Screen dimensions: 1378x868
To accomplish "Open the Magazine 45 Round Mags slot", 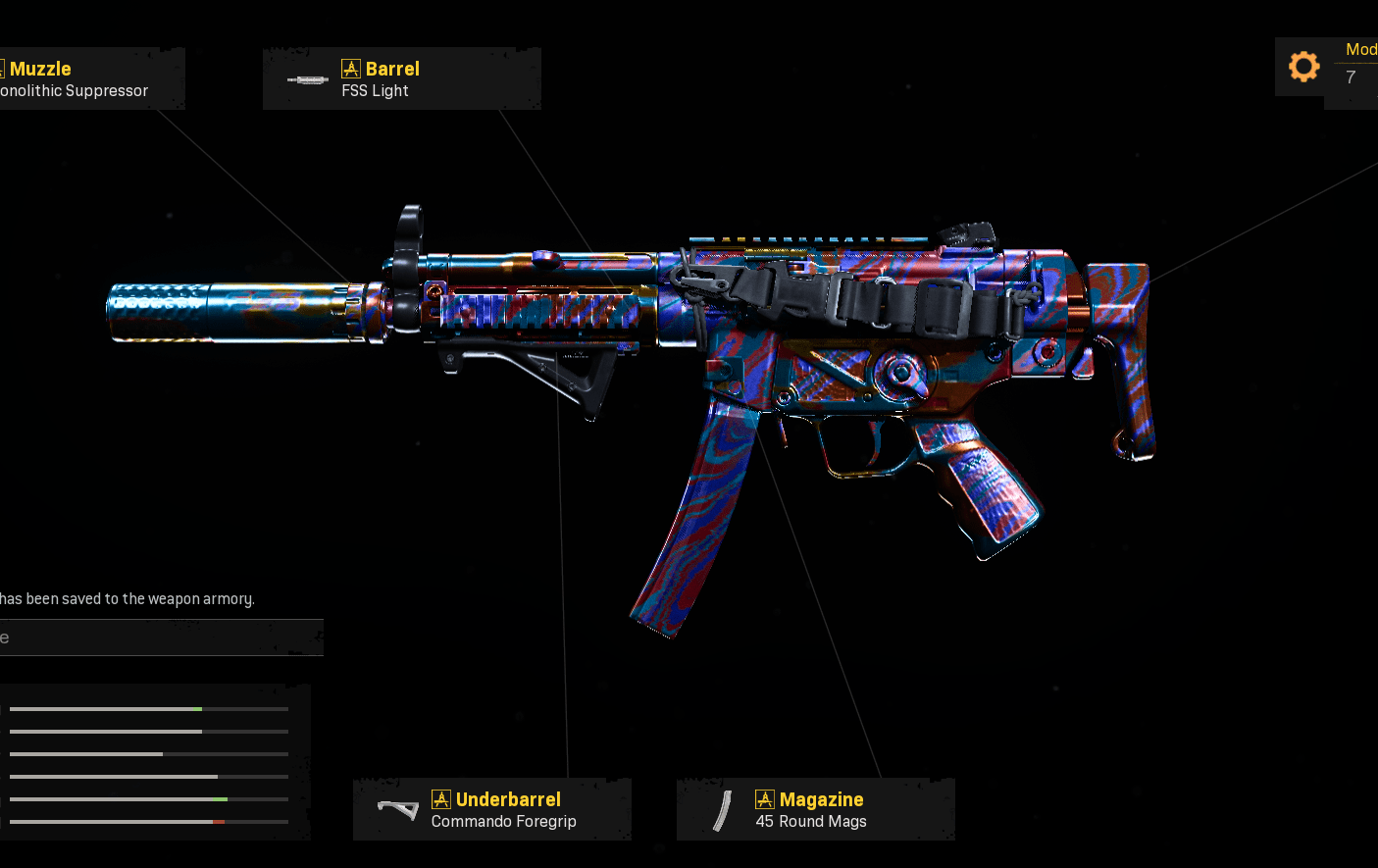I will 815,809.
